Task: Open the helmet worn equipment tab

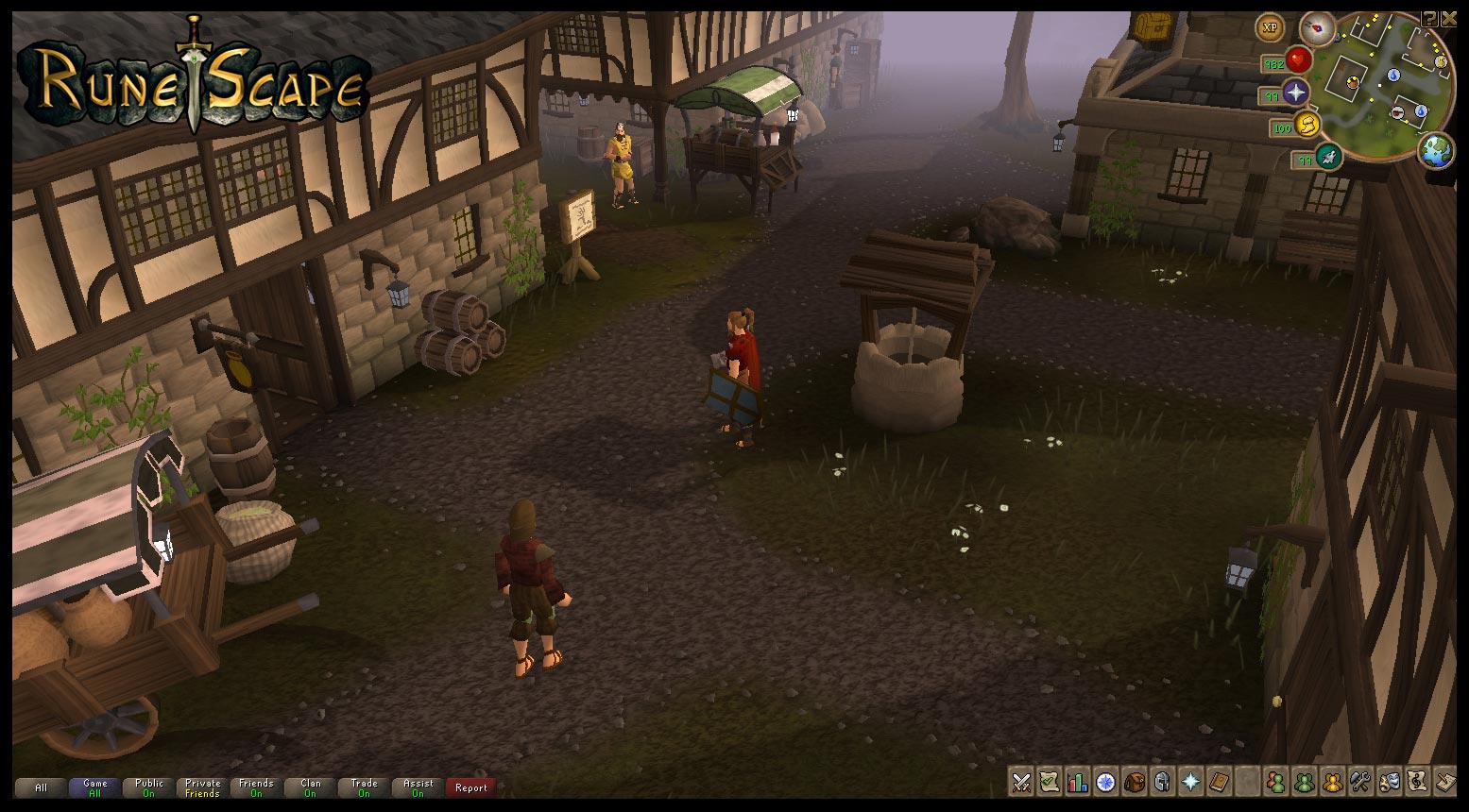Action: pos(1162,782)
